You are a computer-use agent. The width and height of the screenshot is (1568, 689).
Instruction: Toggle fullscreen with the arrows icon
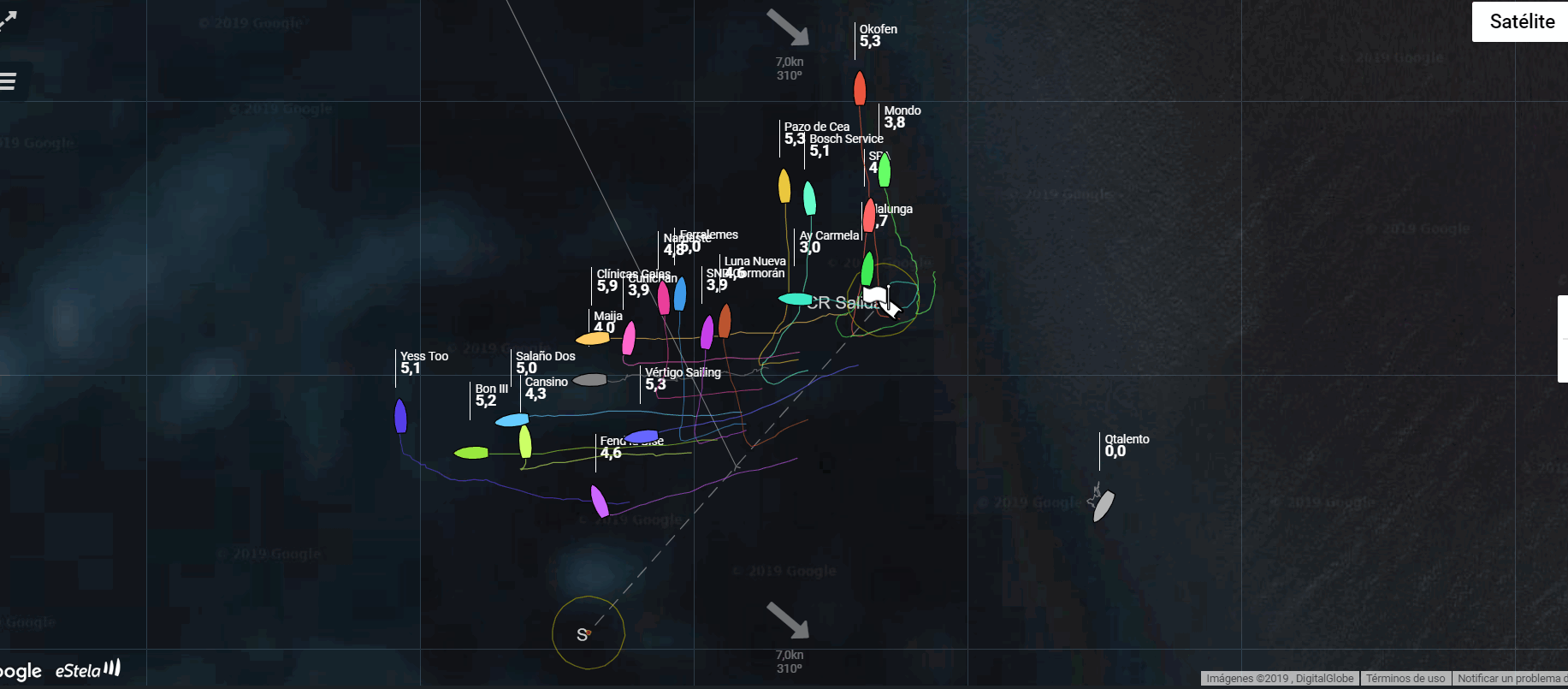point(8,20)
